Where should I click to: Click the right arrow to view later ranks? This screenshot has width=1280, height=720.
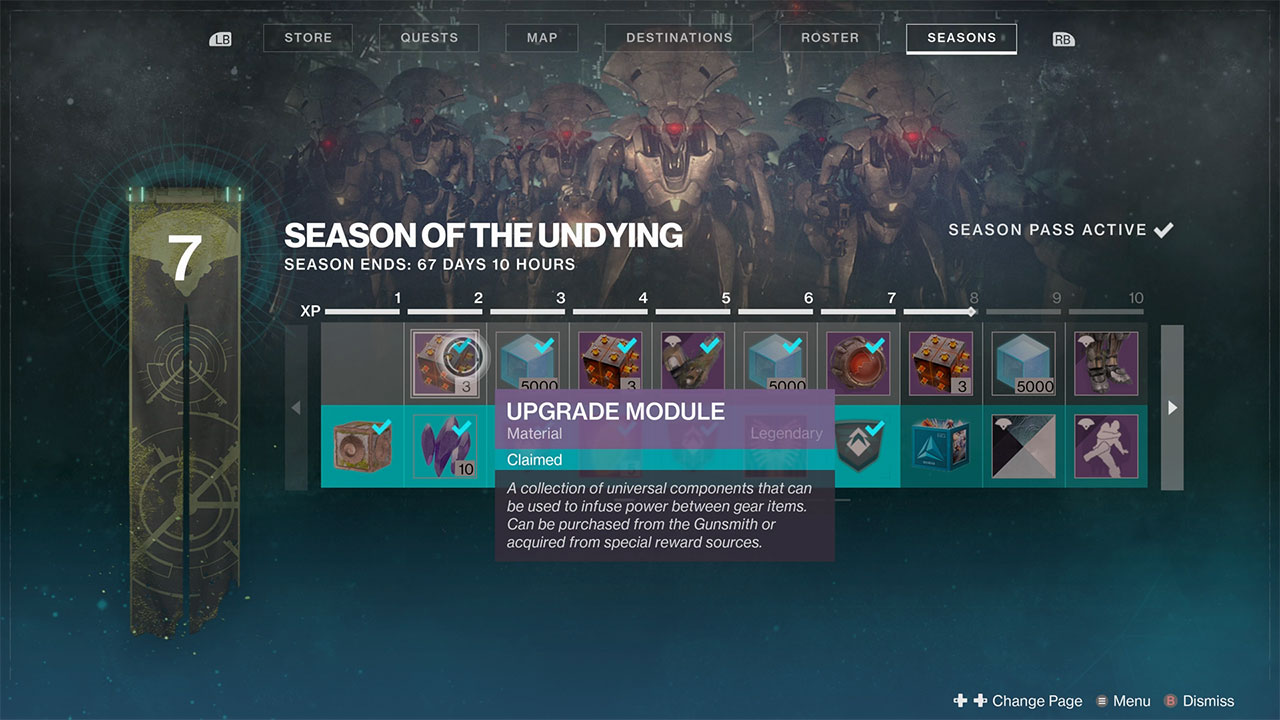pyautogui.click(x=1171, y=407)
